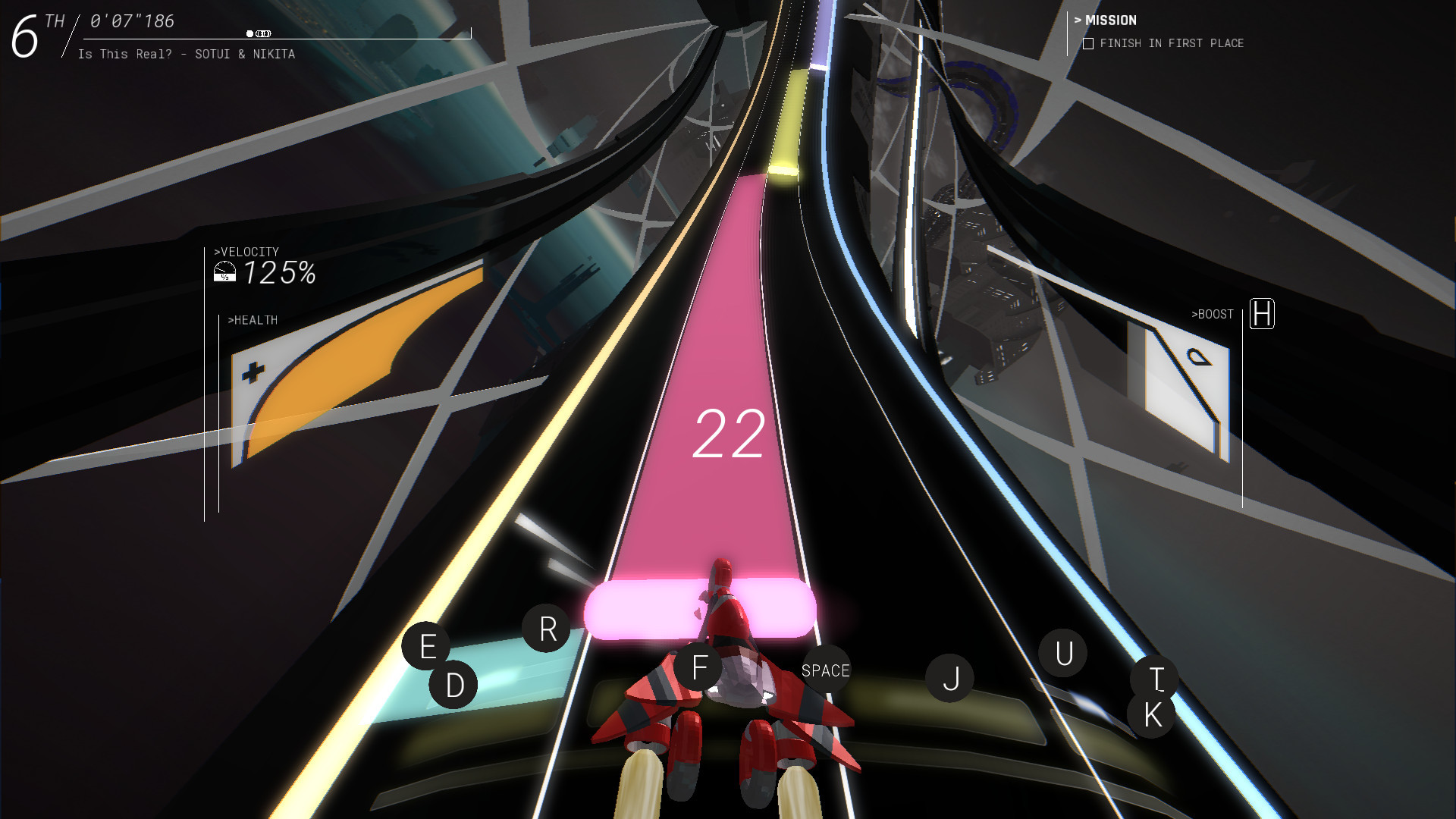The height and width of the screenshot is (819, 1456).
Task: Click the F key bubble
Action: point(697,667)
